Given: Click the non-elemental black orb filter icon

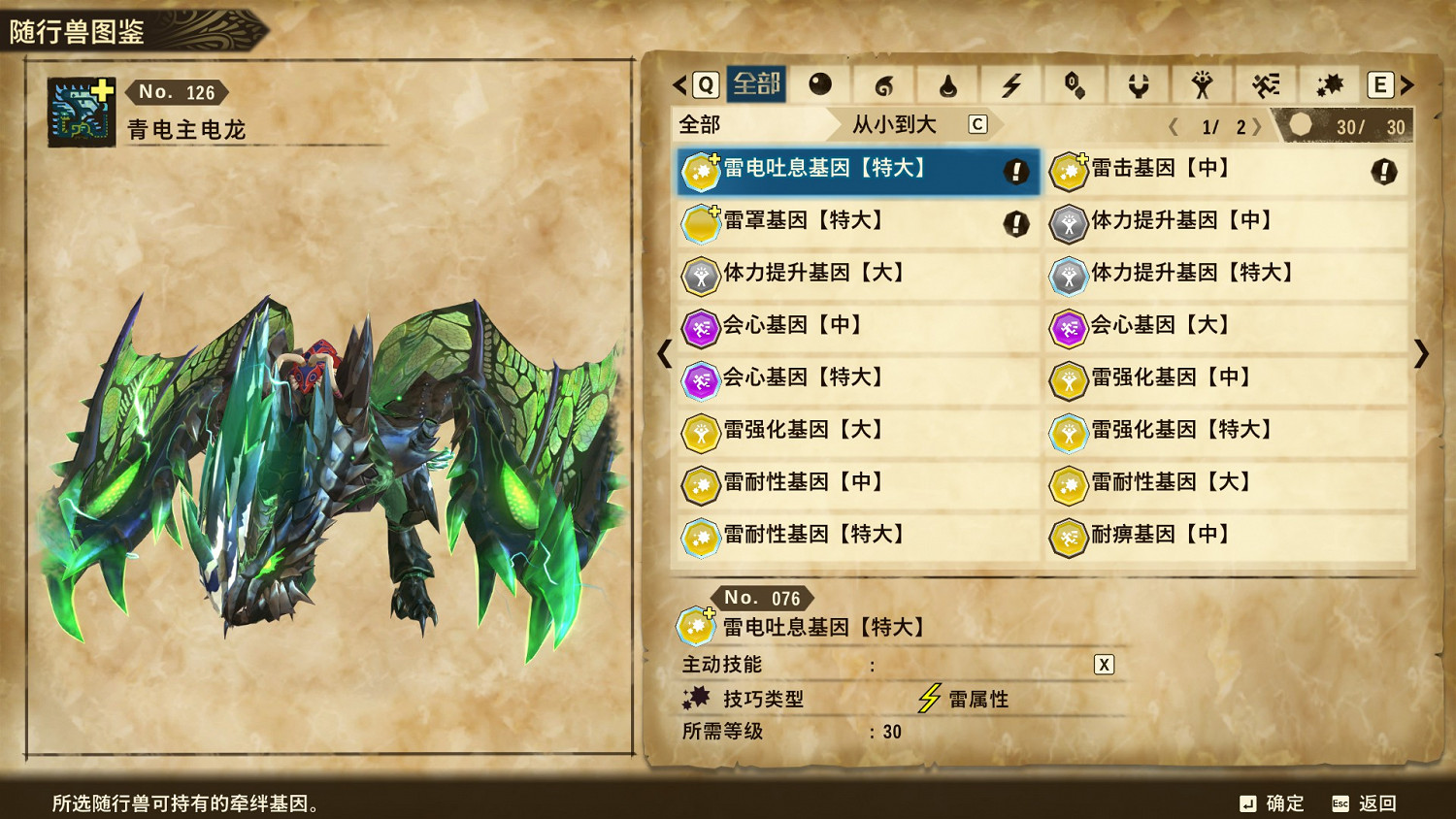Looking at the screenshot, I should coord(821,84).
